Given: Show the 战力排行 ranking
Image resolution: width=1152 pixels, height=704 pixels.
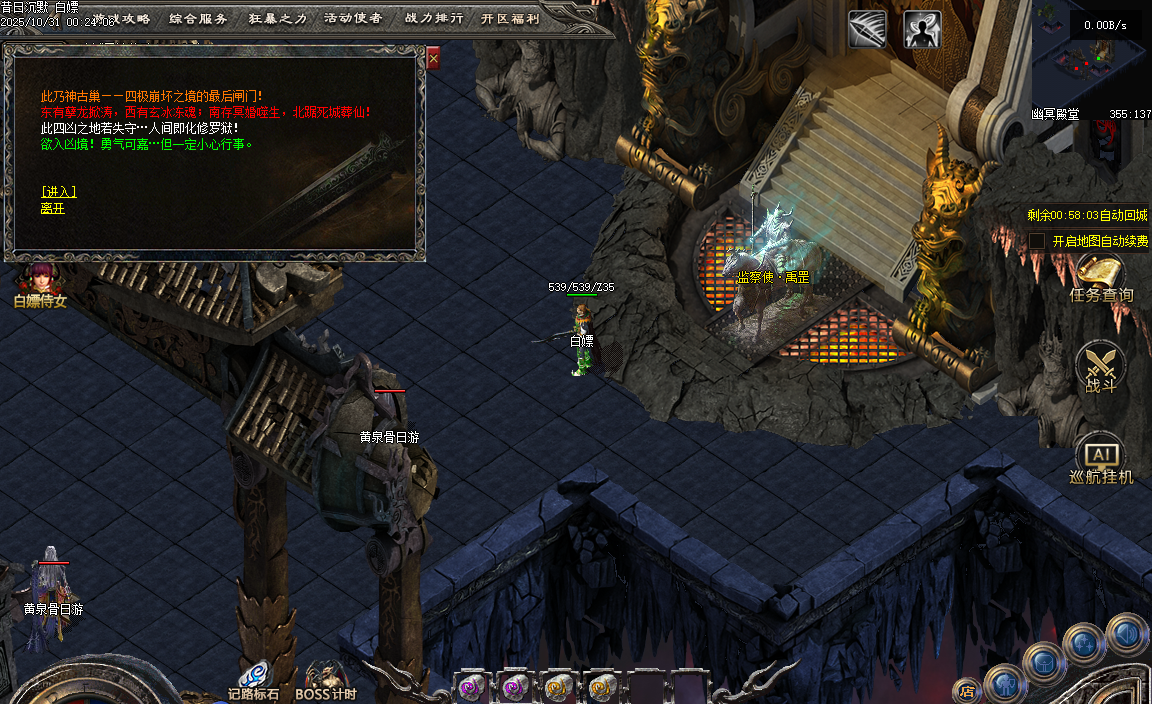Looking at the screenshot, I should tap(434, 18).
